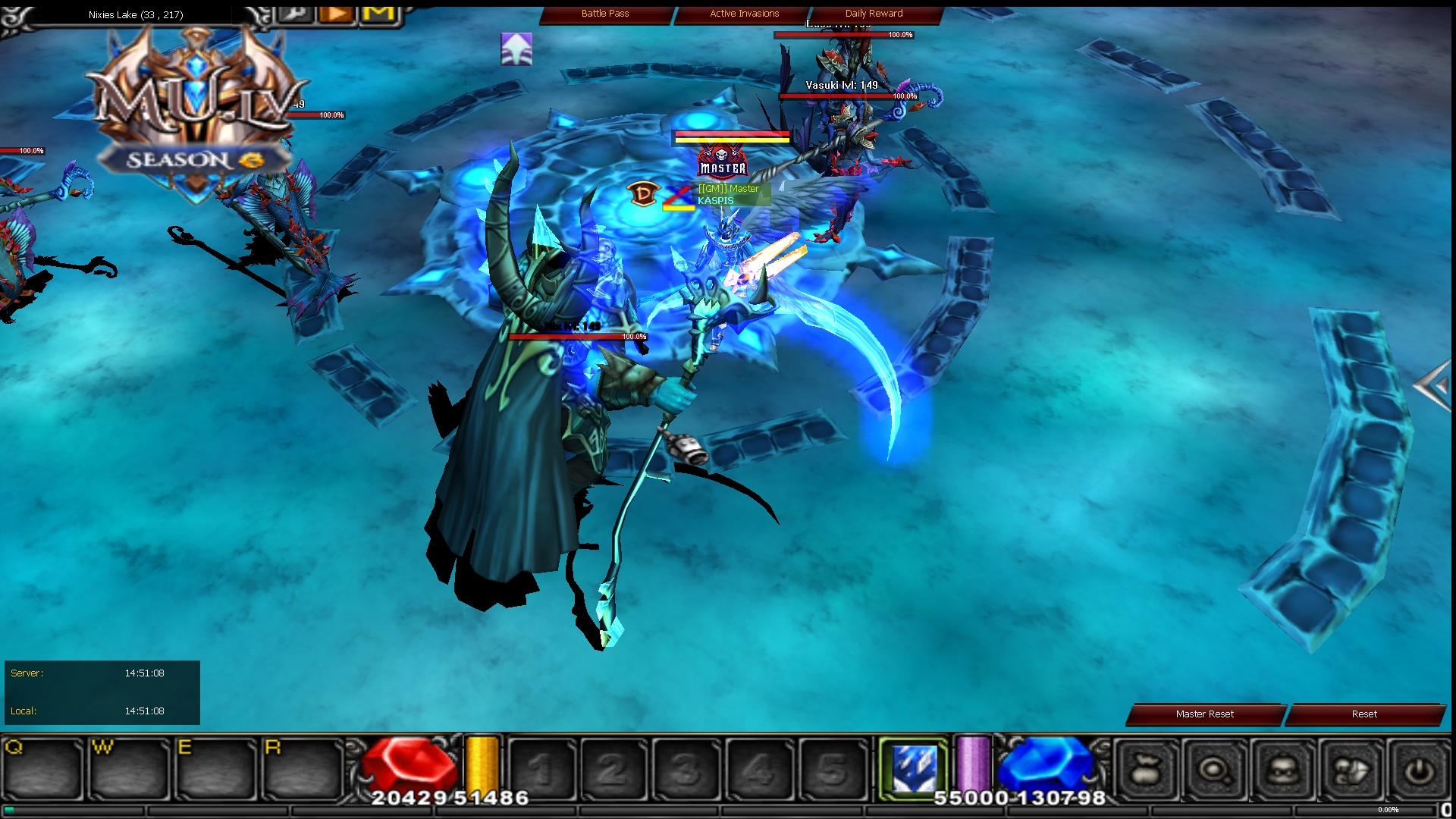Select the green-framed active skill icon
This screenshot has width=1456, height=819.
point(915,767)
